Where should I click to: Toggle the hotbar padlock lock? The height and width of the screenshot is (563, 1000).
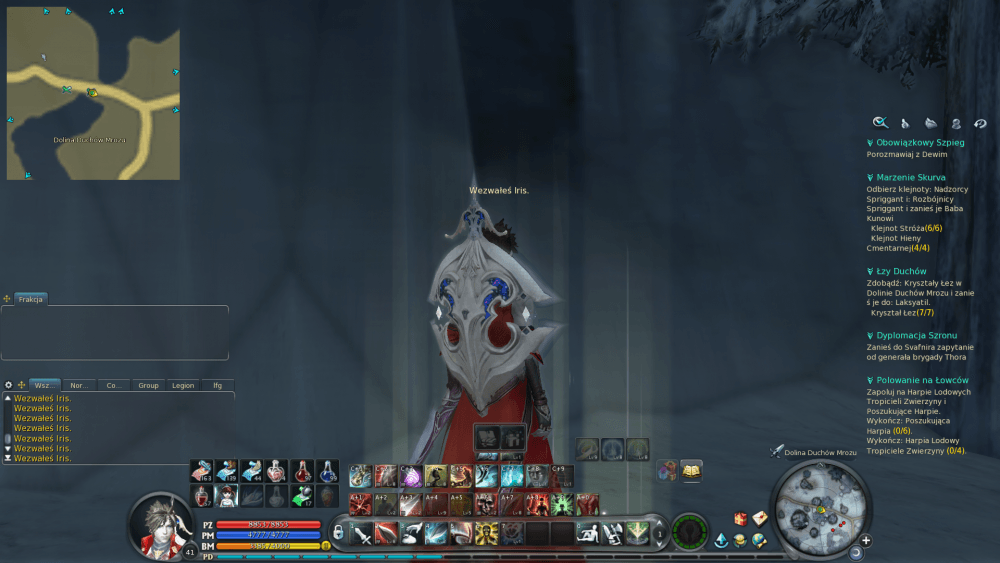tap(339, 532)
